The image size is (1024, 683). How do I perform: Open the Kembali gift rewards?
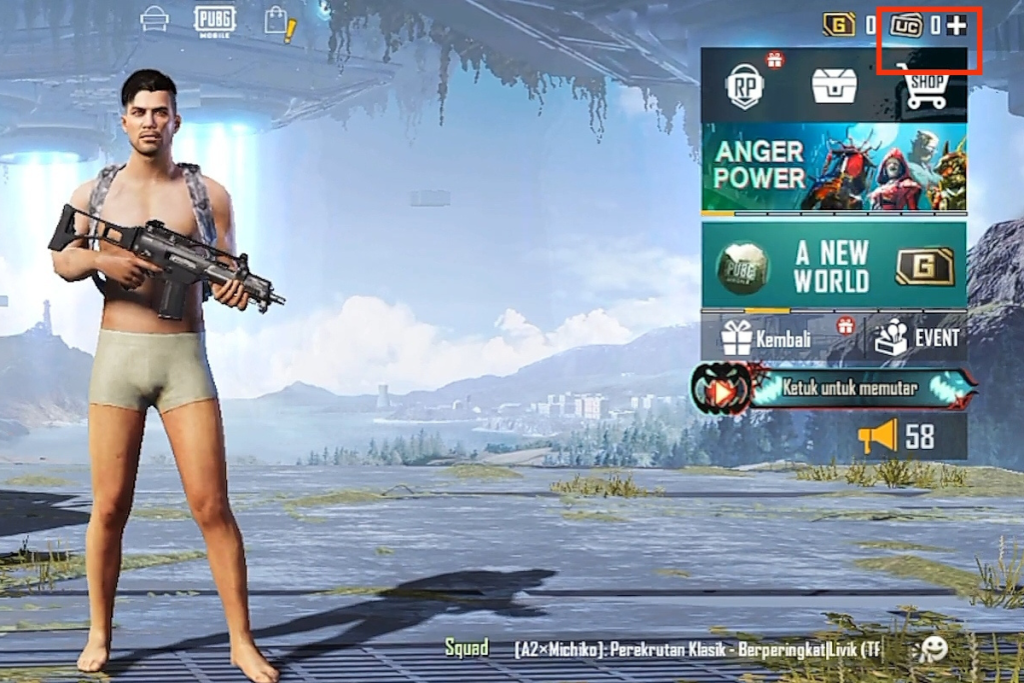click(x=768, y=338)
